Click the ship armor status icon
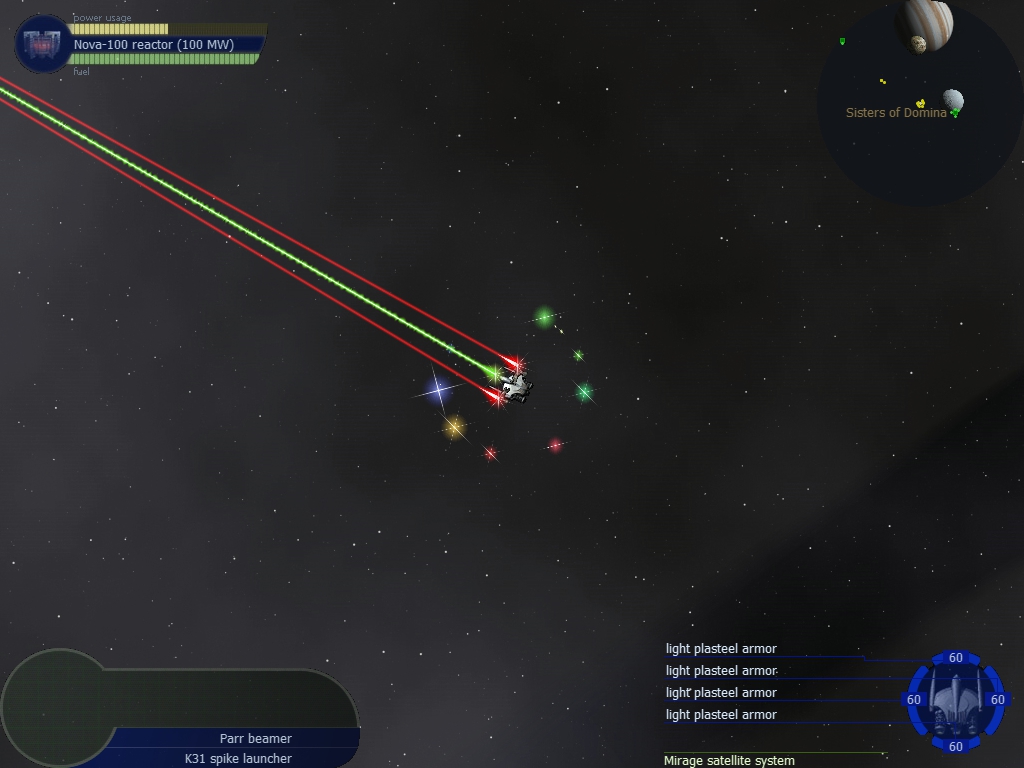Viewport: 1024px width, 768px height. (955, 701)
